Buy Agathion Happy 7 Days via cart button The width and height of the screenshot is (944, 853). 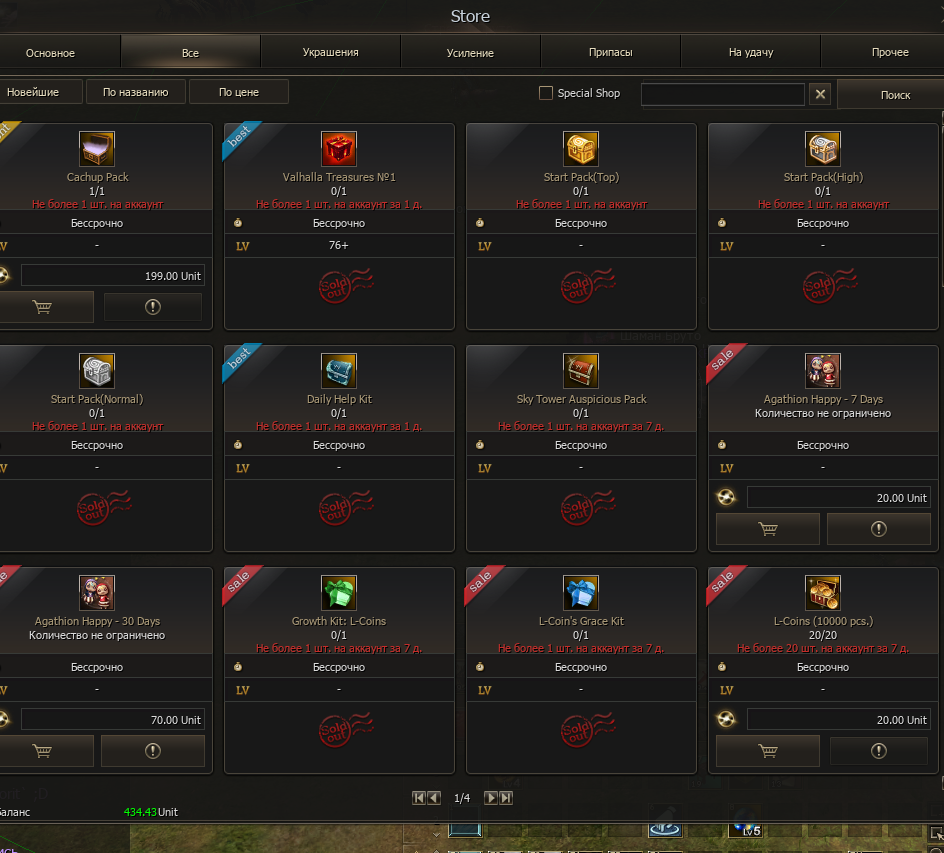[x=767, y=529]
